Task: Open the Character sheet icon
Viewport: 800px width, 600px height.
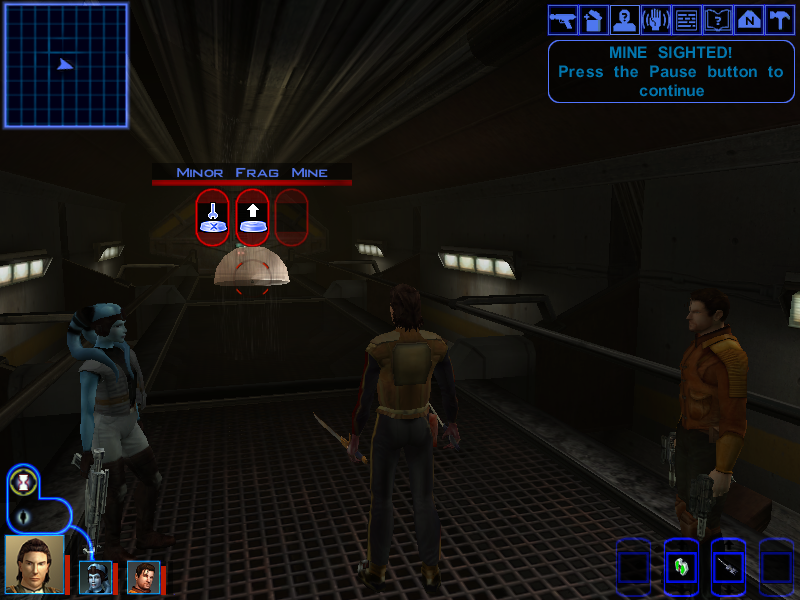Action: point(624,19)
